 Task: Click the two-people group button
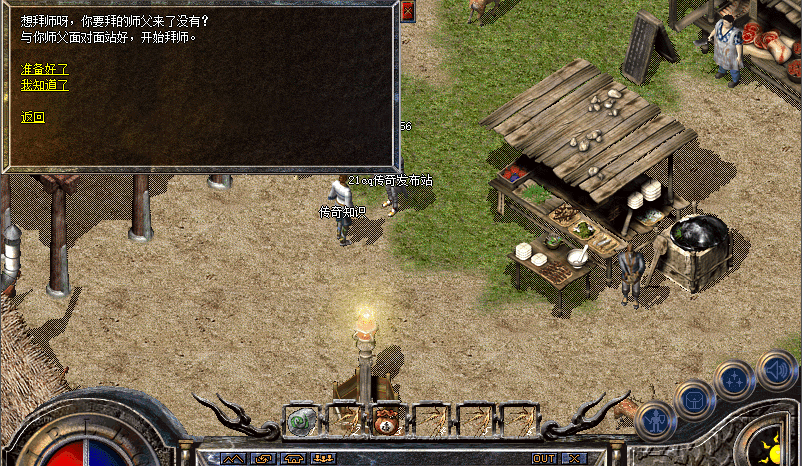(x=323, y=458)
